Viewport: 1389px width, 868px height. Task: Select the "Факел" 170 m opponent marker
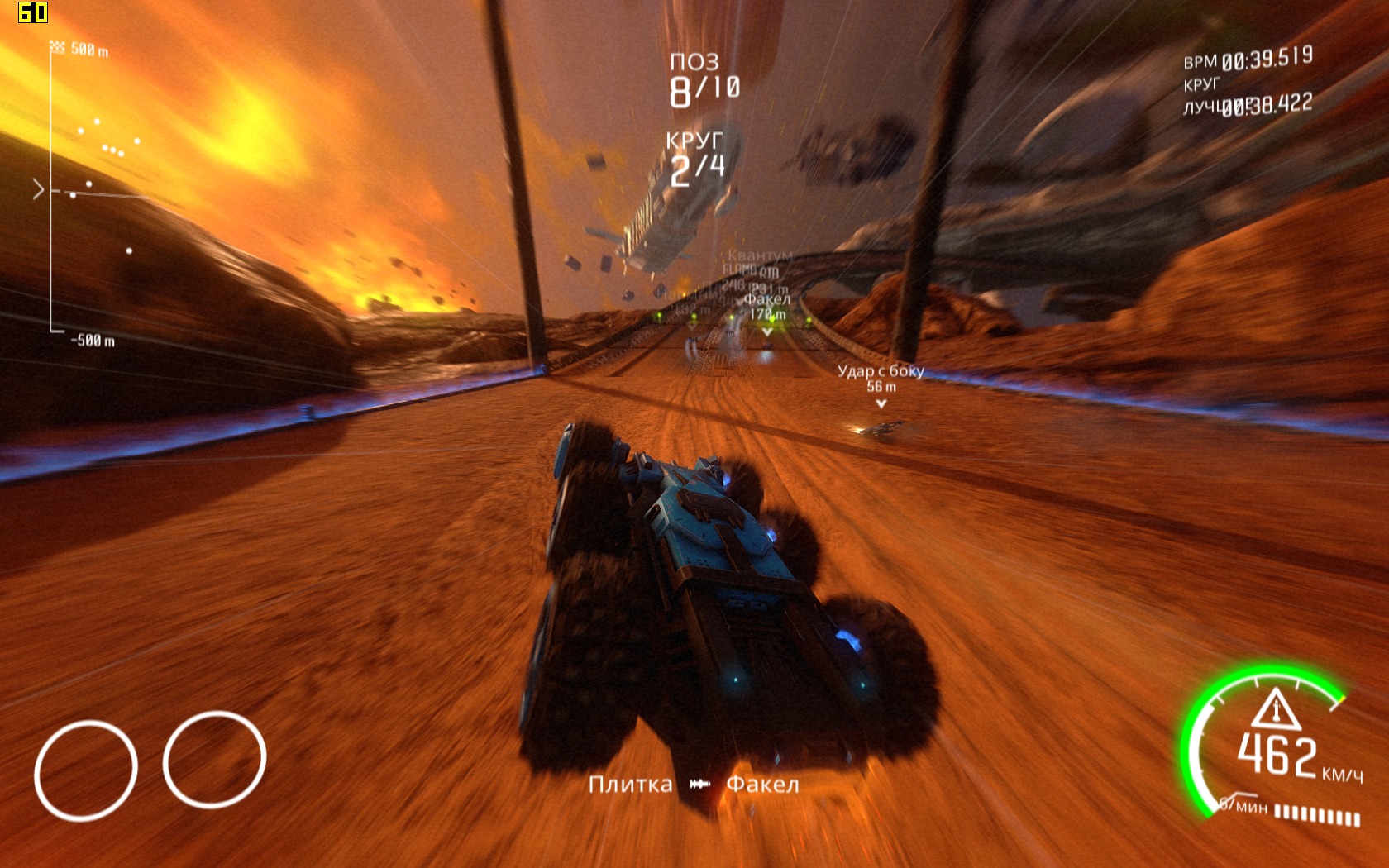[x=767, y=307]
